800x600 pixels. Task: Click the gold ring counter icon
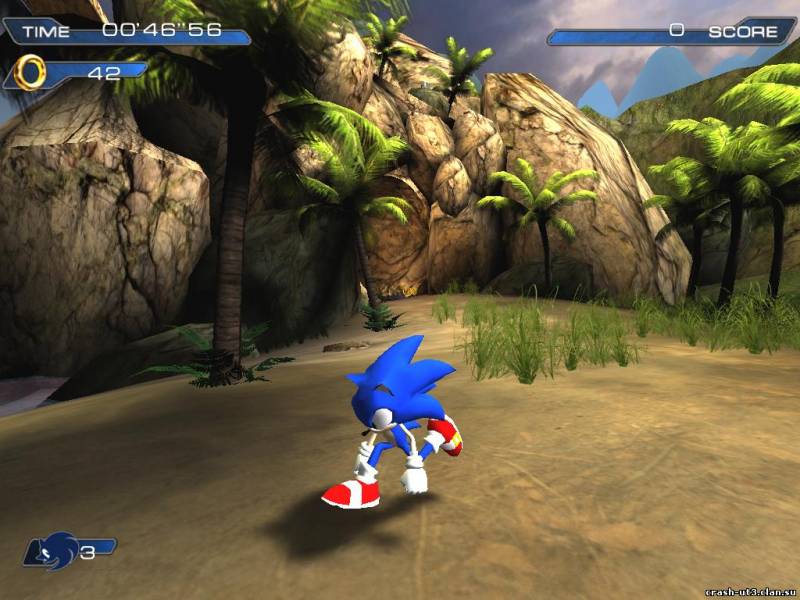click(32, 71)
